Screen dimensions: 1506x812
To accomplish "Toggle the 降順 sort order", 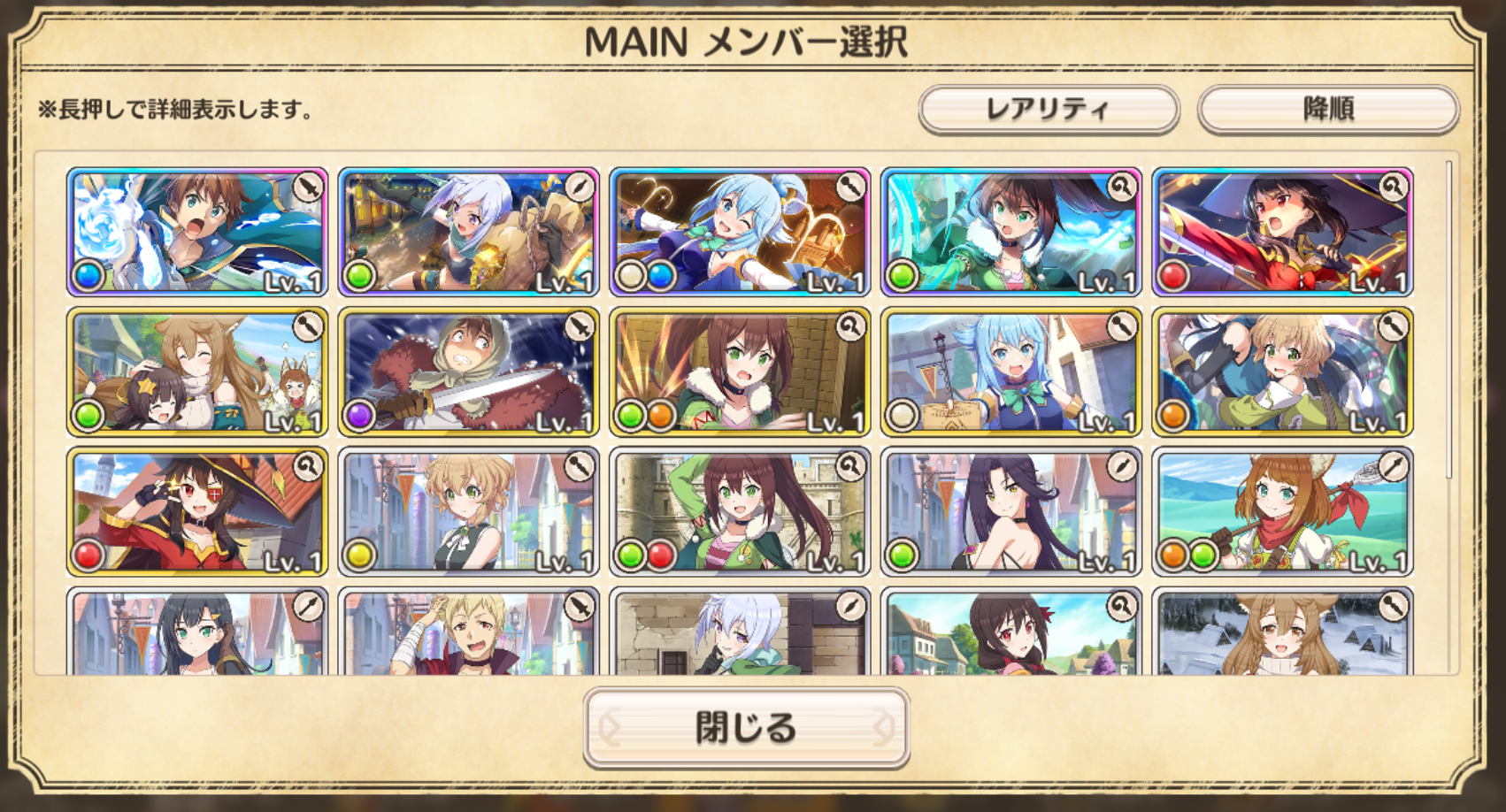I will 1327,110.
